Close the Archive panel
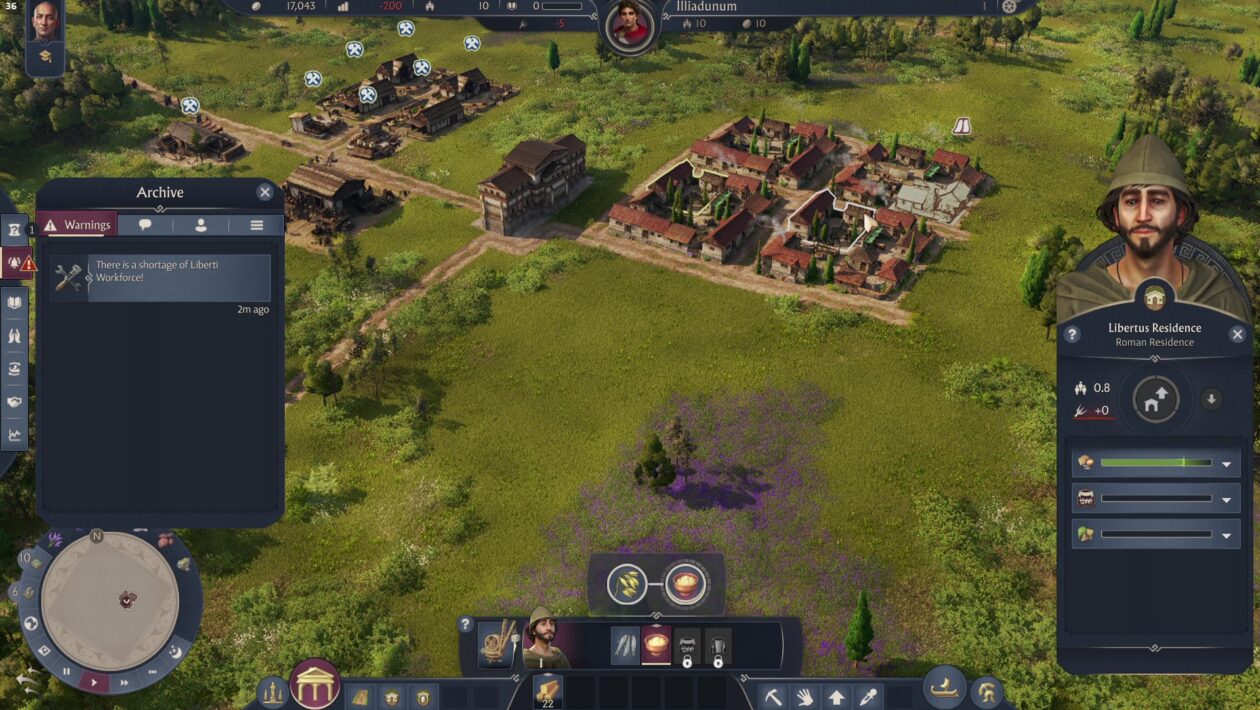The width and height of the screenshot is (1260, 710). 265,193
